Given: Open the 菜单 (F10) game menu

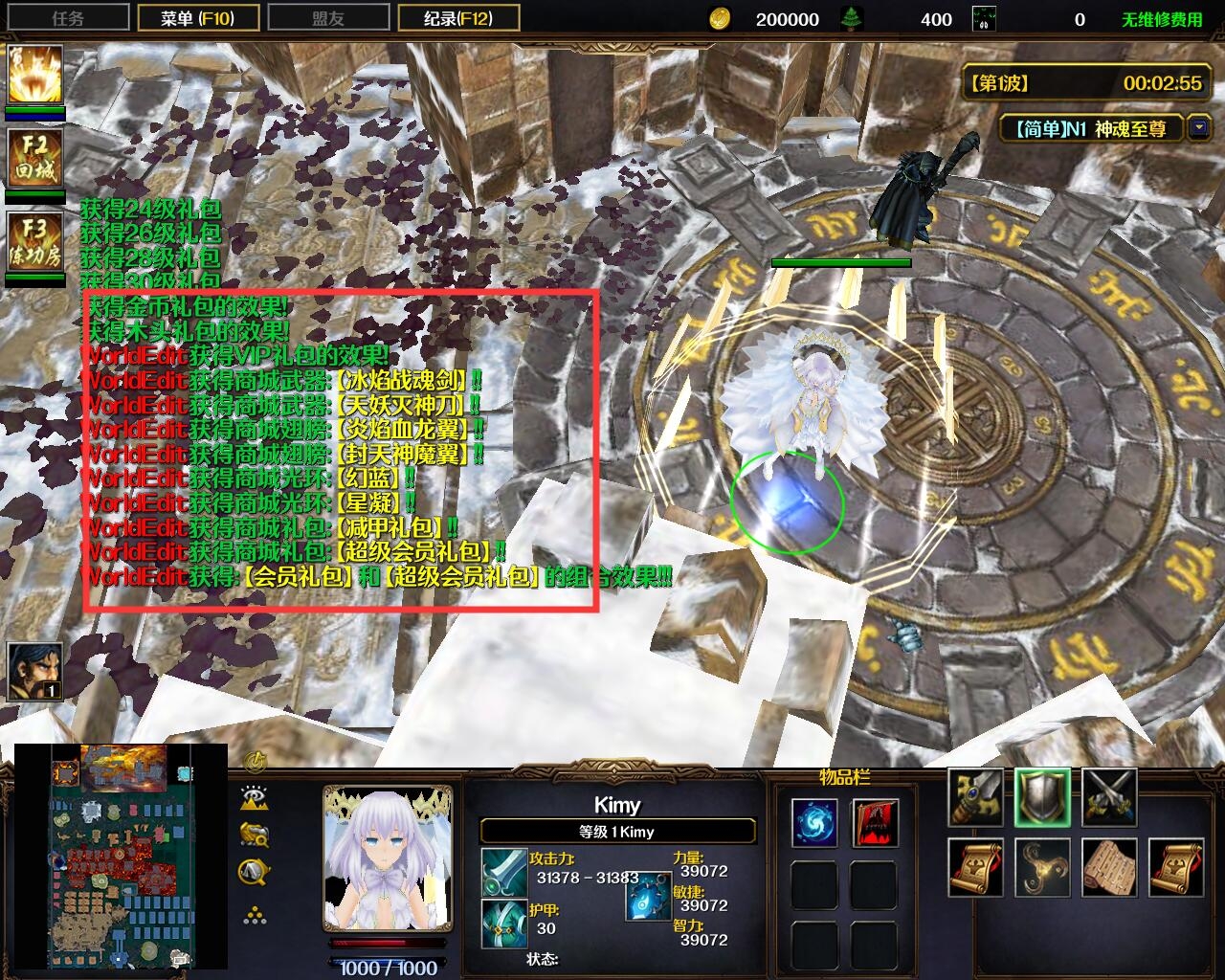Looking at the screenshot, I should 197,18.
